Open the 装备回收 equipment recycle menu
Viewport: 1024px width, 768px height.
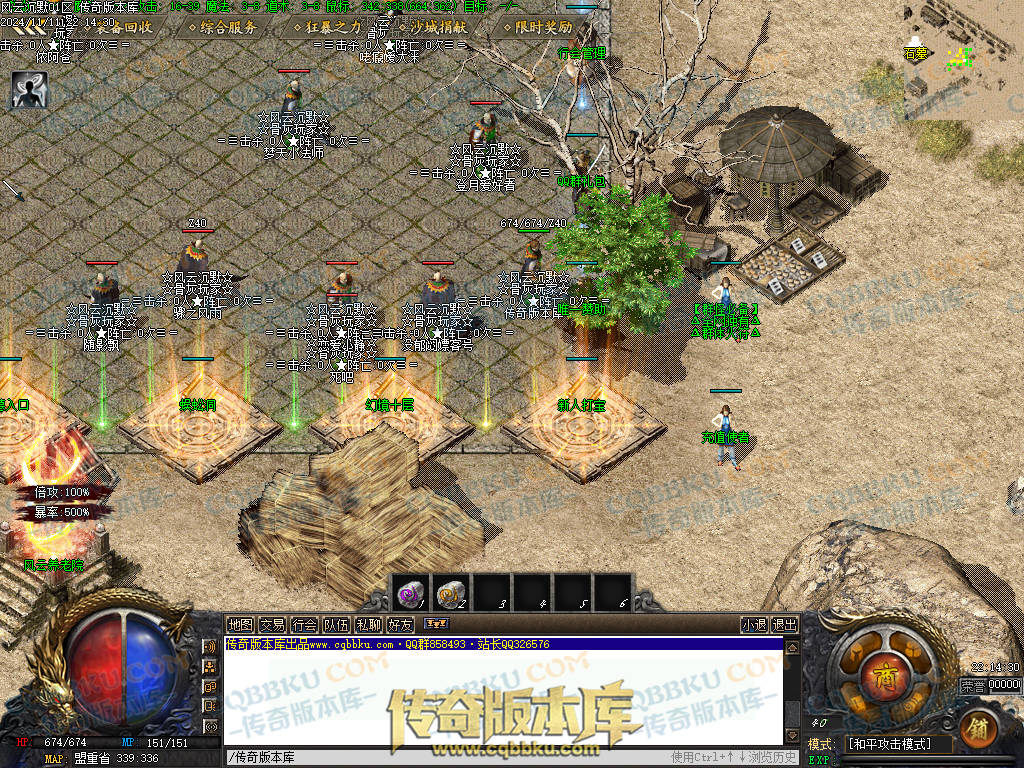pyautogui.click(x=117, y=27)
